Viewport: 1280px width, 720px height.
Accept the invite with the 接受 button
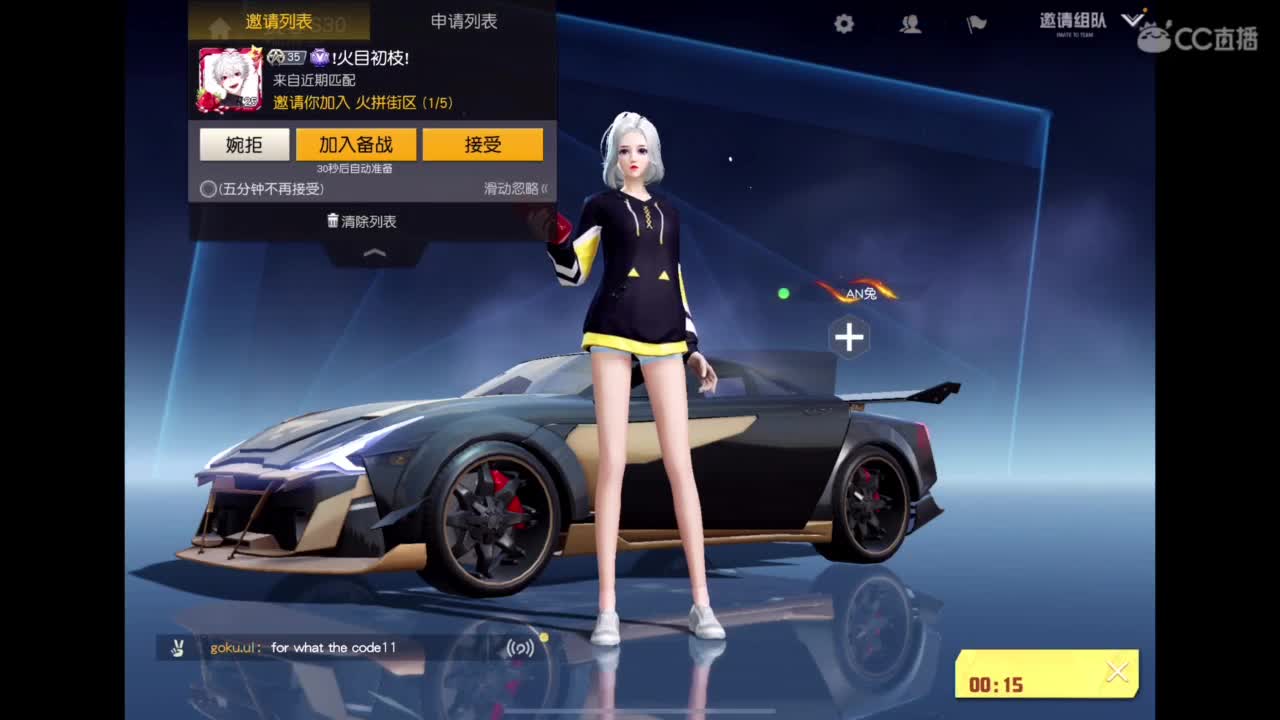(483, 144)
